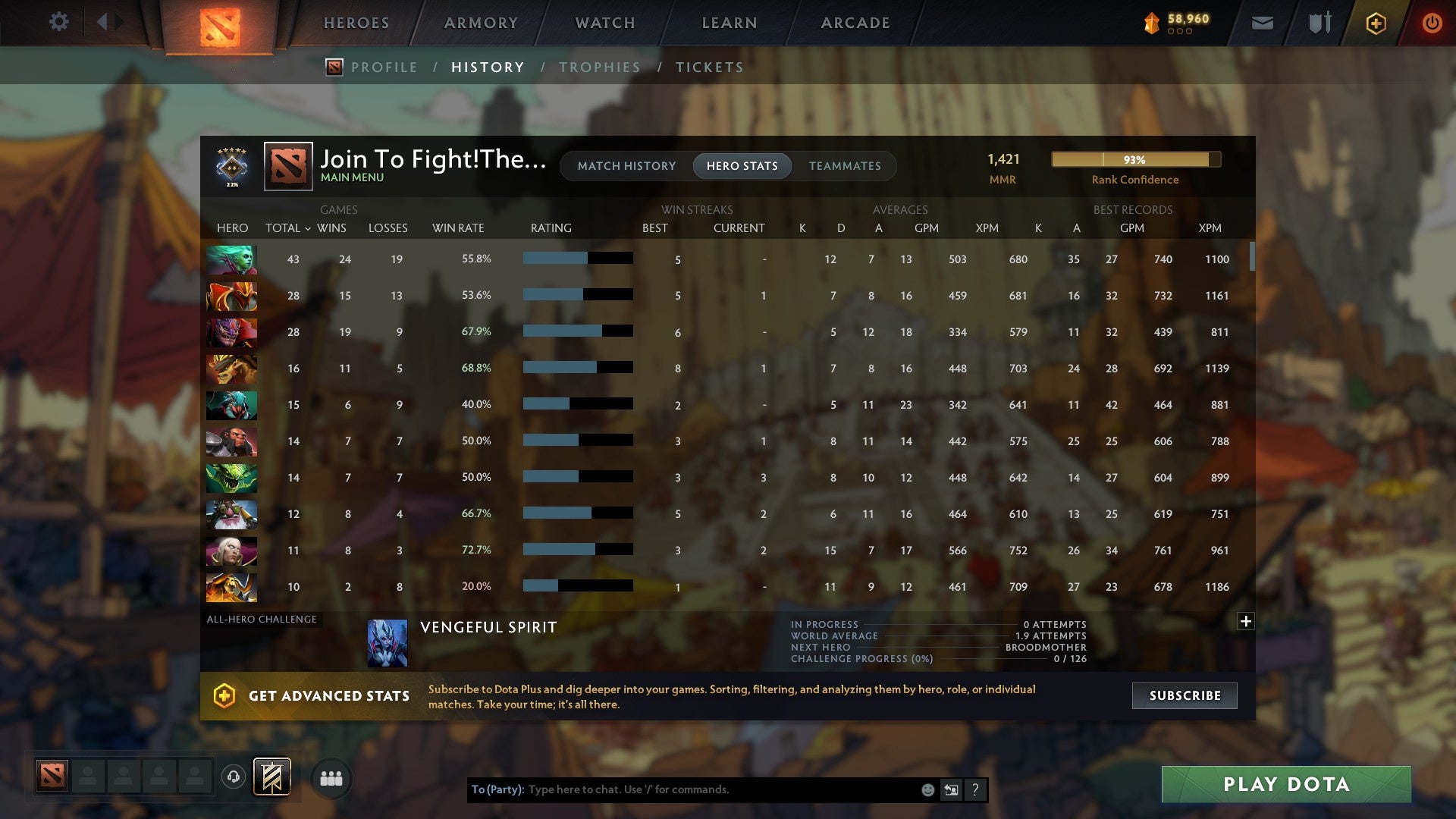Open the chat help question mark
Screen dimensions: 1456x819
[x=975, y=789]
